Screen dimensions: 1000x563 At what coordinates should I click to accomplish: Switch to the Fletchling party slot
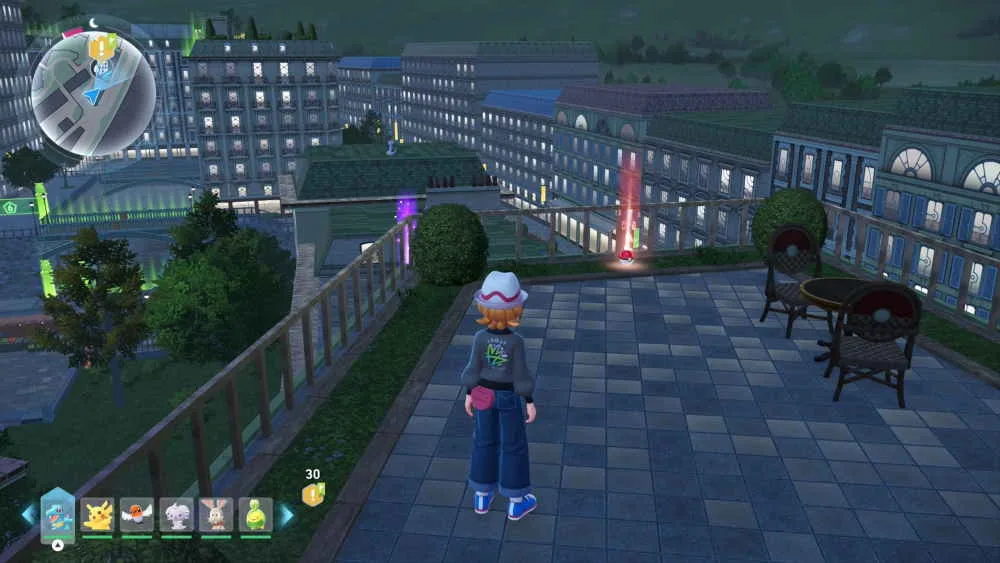point(137,514)
